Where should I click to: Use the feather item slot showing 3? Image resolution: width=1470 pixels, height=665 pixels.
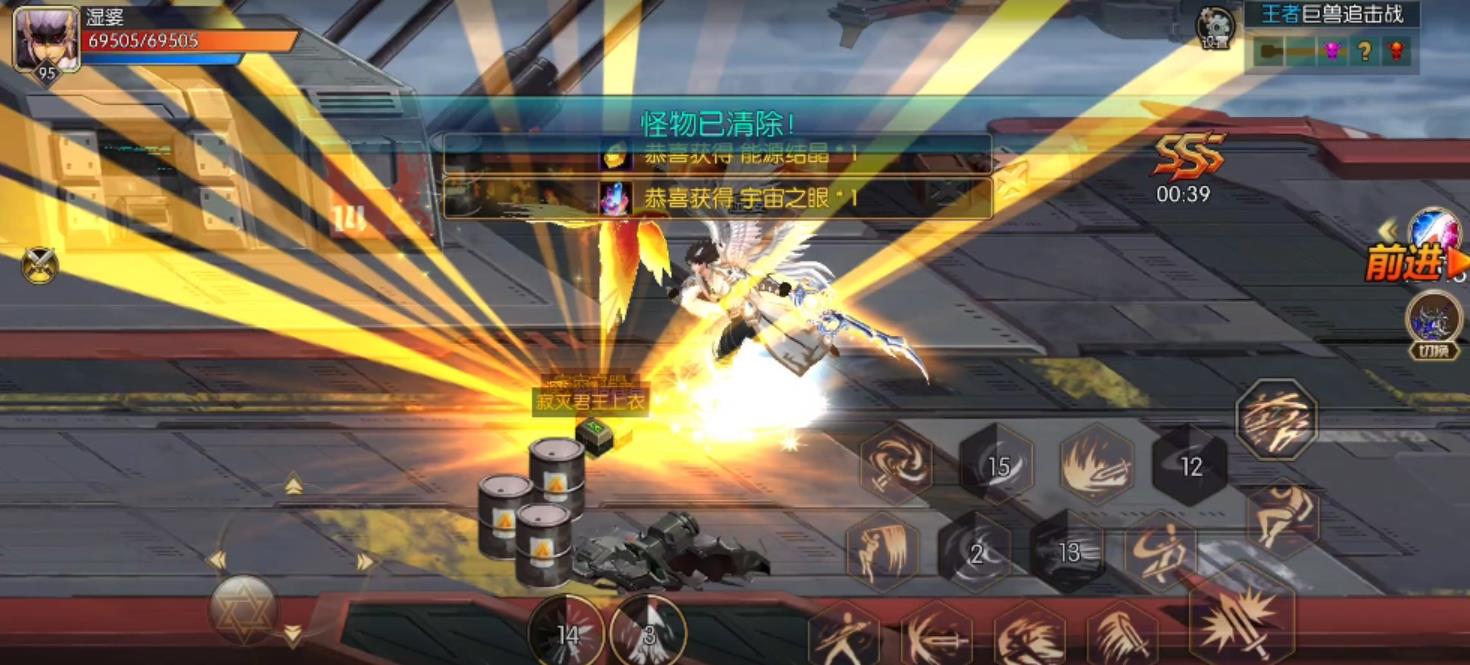[647, 633]
